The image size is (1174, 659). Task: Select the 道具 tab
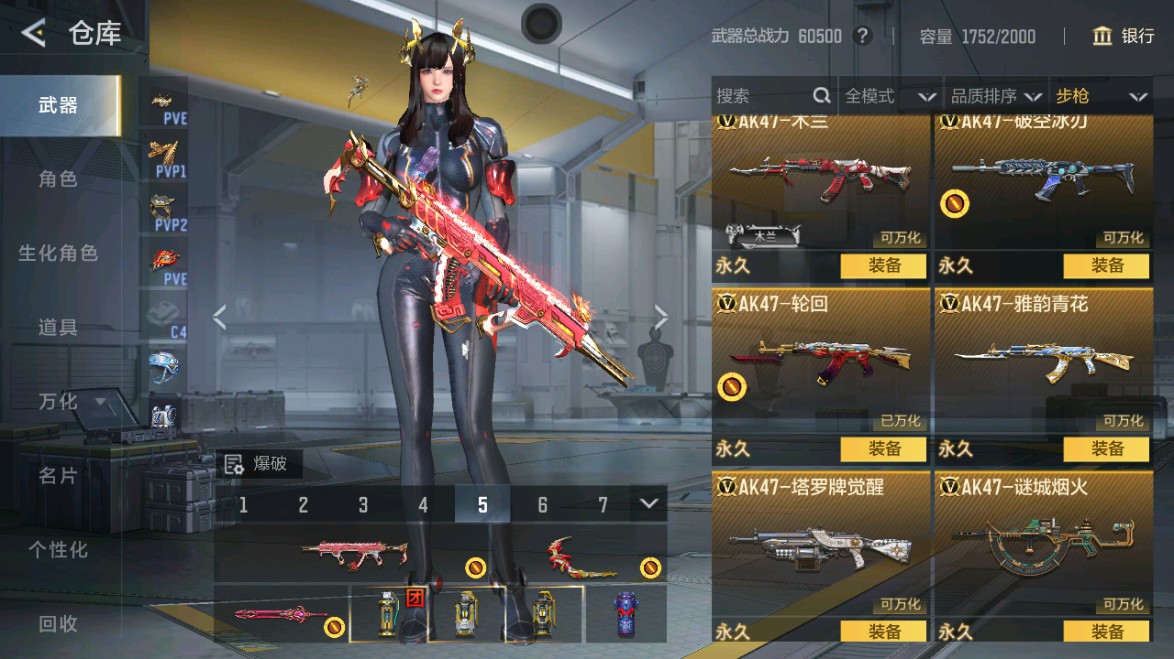[58, 327]
